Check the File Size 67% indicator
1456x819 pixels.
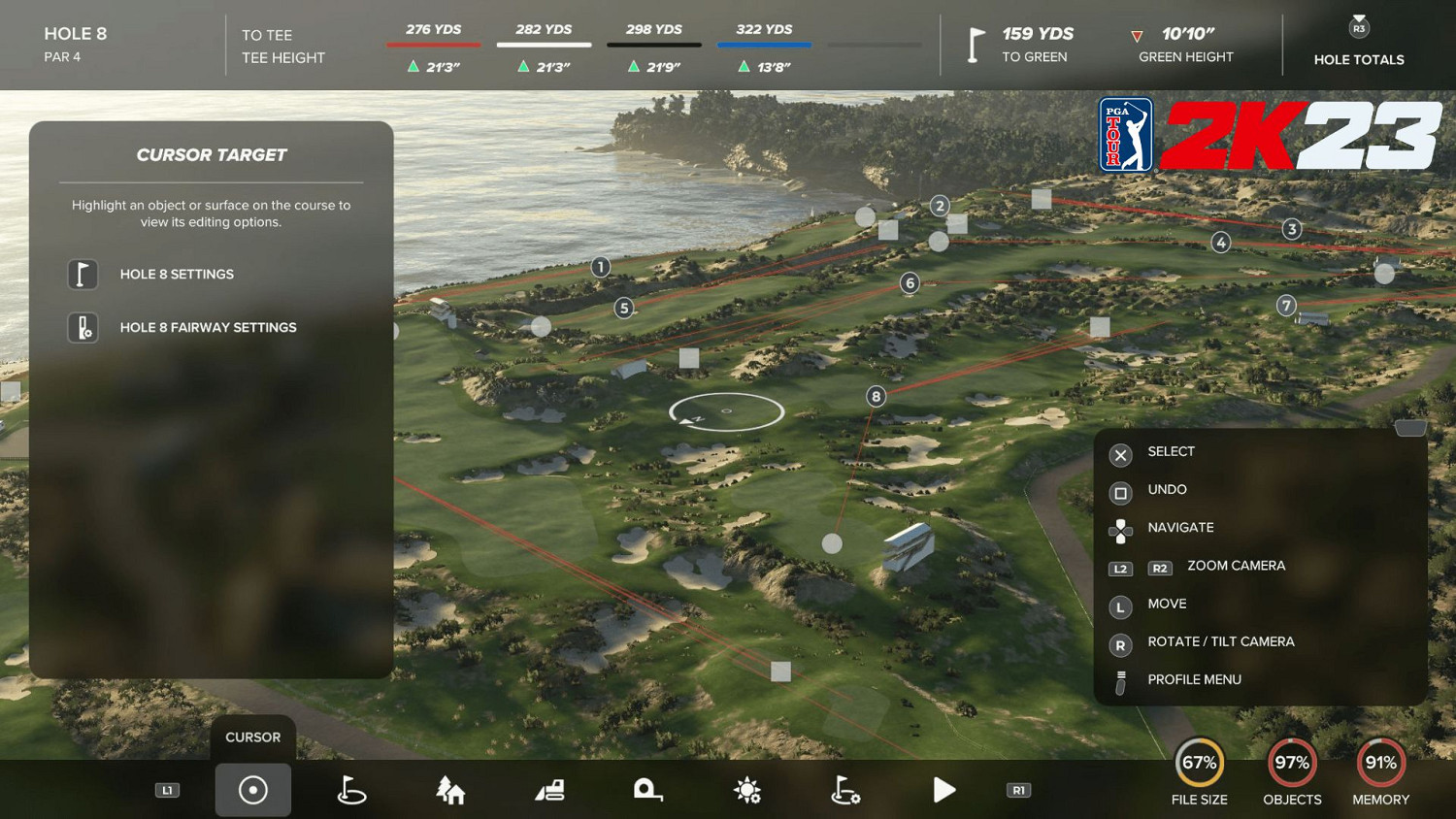pyautogui.click(x=1200, y=765)
